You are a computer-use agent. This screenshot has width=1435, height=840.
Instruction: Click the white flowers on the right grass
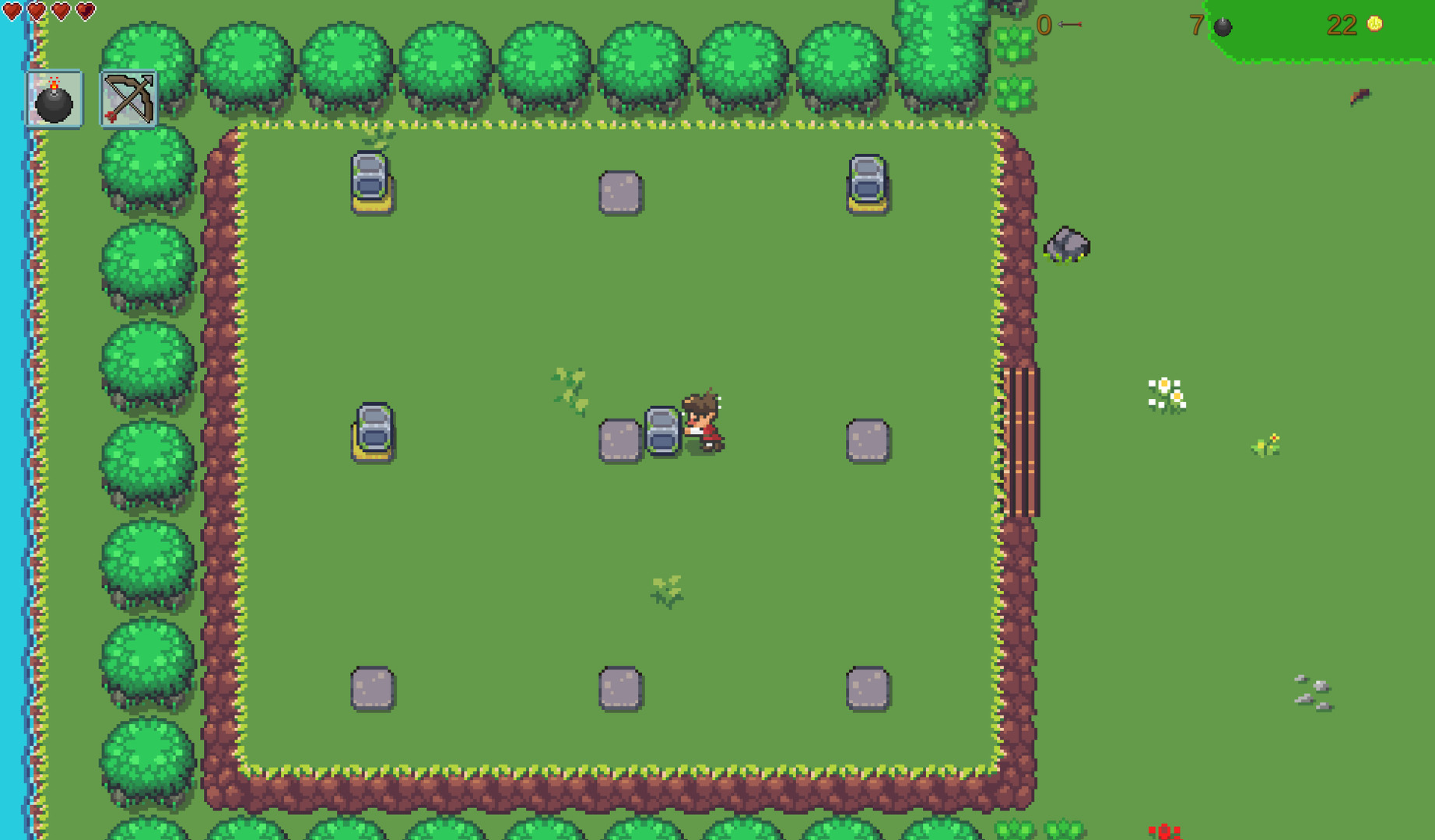[x=1165, y=392]
